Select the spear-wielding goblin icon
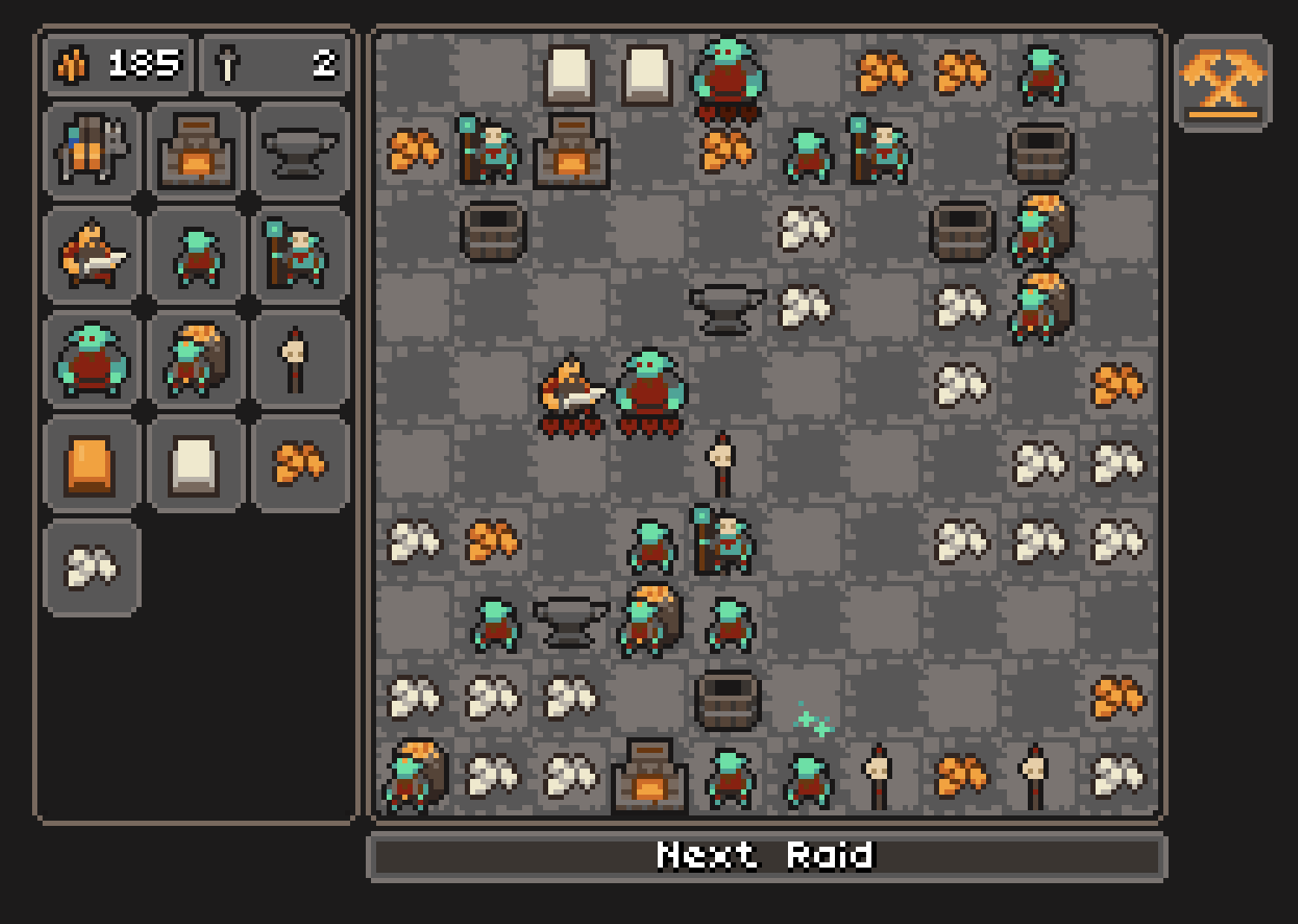The height and width of the screenshot is (924, 1298). click(x=300, y=256)
